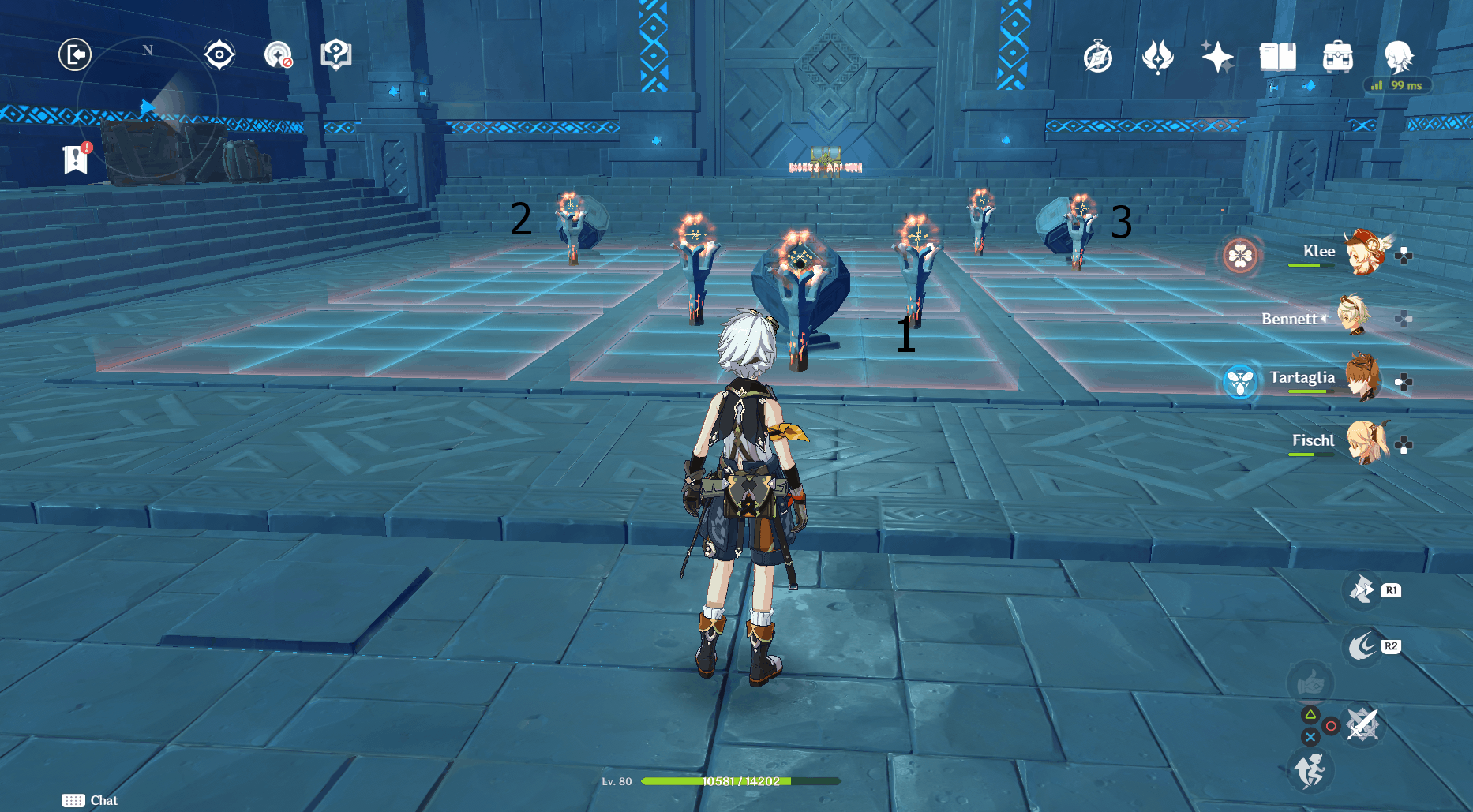1473x812 pixels.
Task: Open the Inventory backpack icon
Action: tap(1336, 56)
